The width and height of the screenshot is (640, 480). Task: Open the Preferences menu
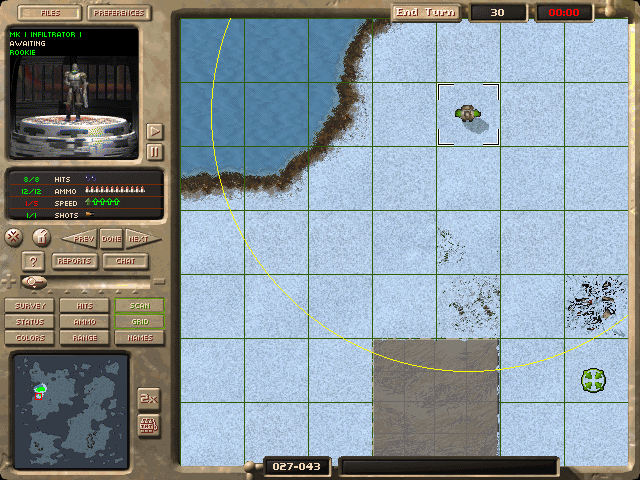[x=120, y=13]
